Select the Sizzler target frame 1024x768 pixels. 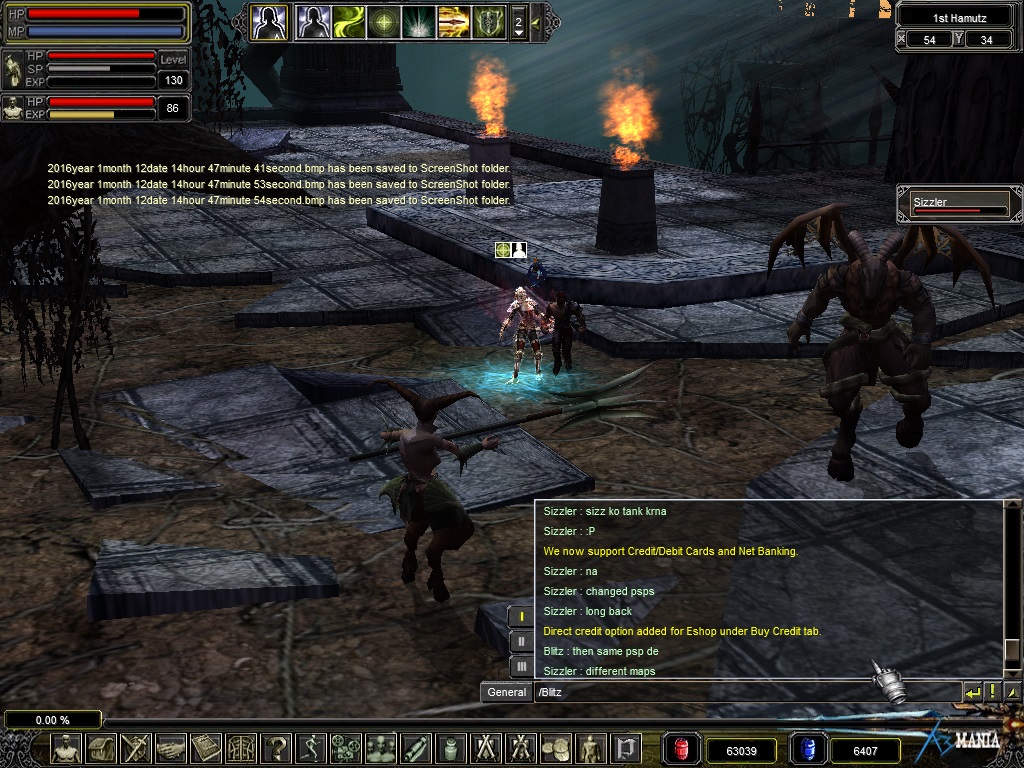pyautogui.click(x=959, y=205)
